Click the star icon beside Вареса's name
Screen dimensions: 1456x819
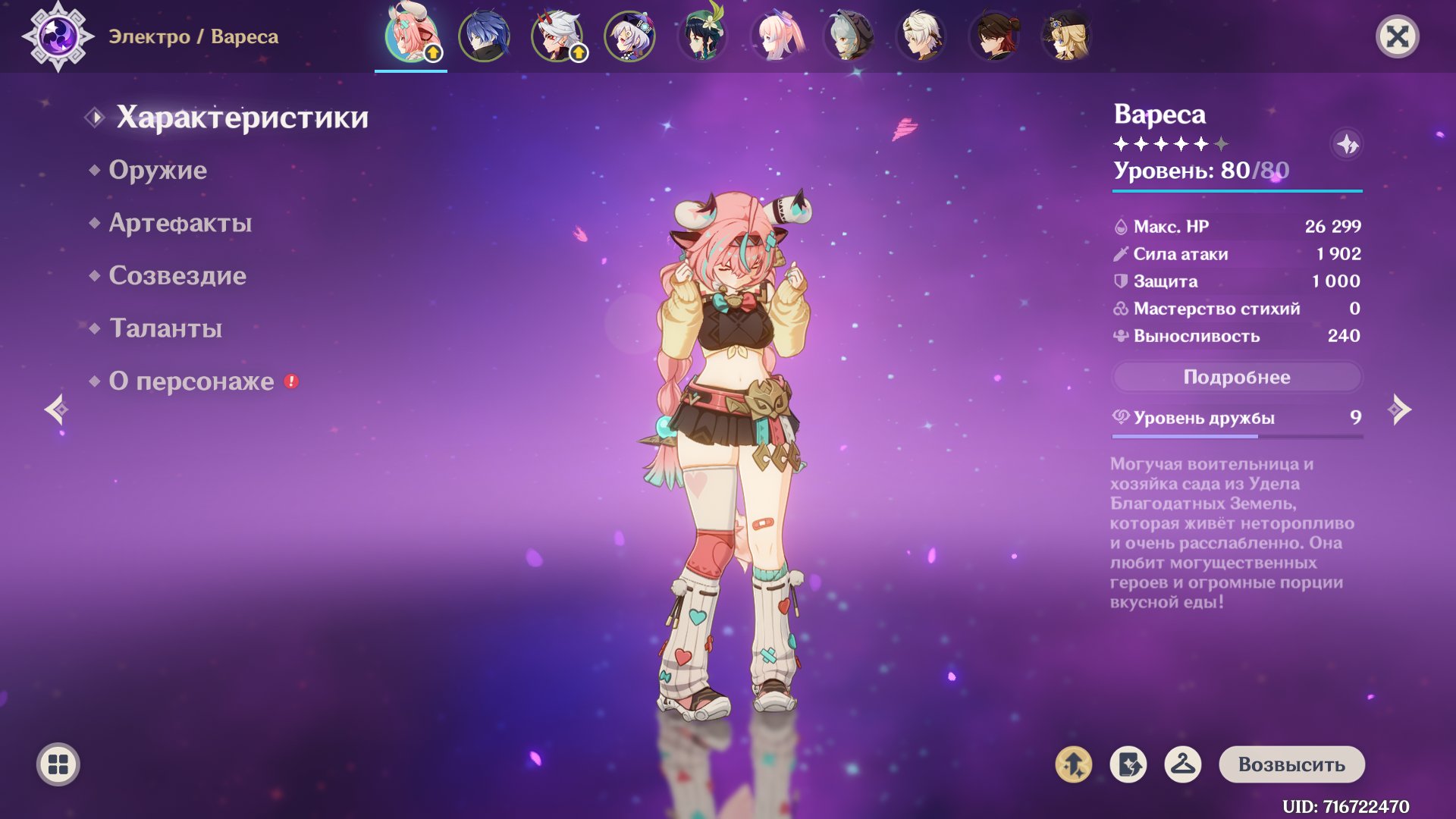pyautogui.click(x=1347, y=144)
